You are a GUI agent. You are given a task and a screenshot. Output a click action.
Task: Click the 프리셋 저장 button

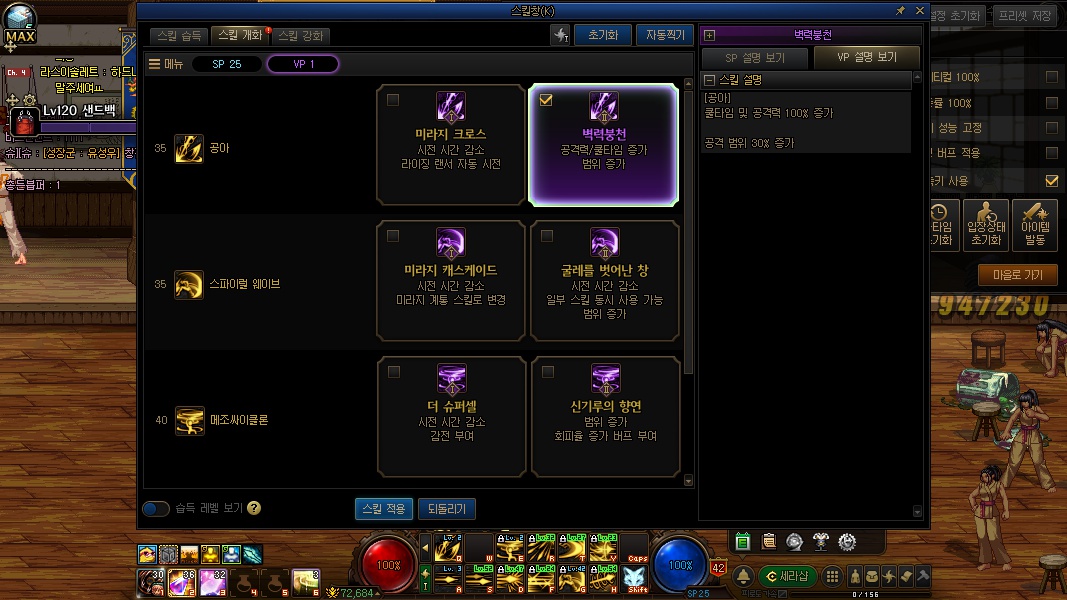(x=1027, y=15)
